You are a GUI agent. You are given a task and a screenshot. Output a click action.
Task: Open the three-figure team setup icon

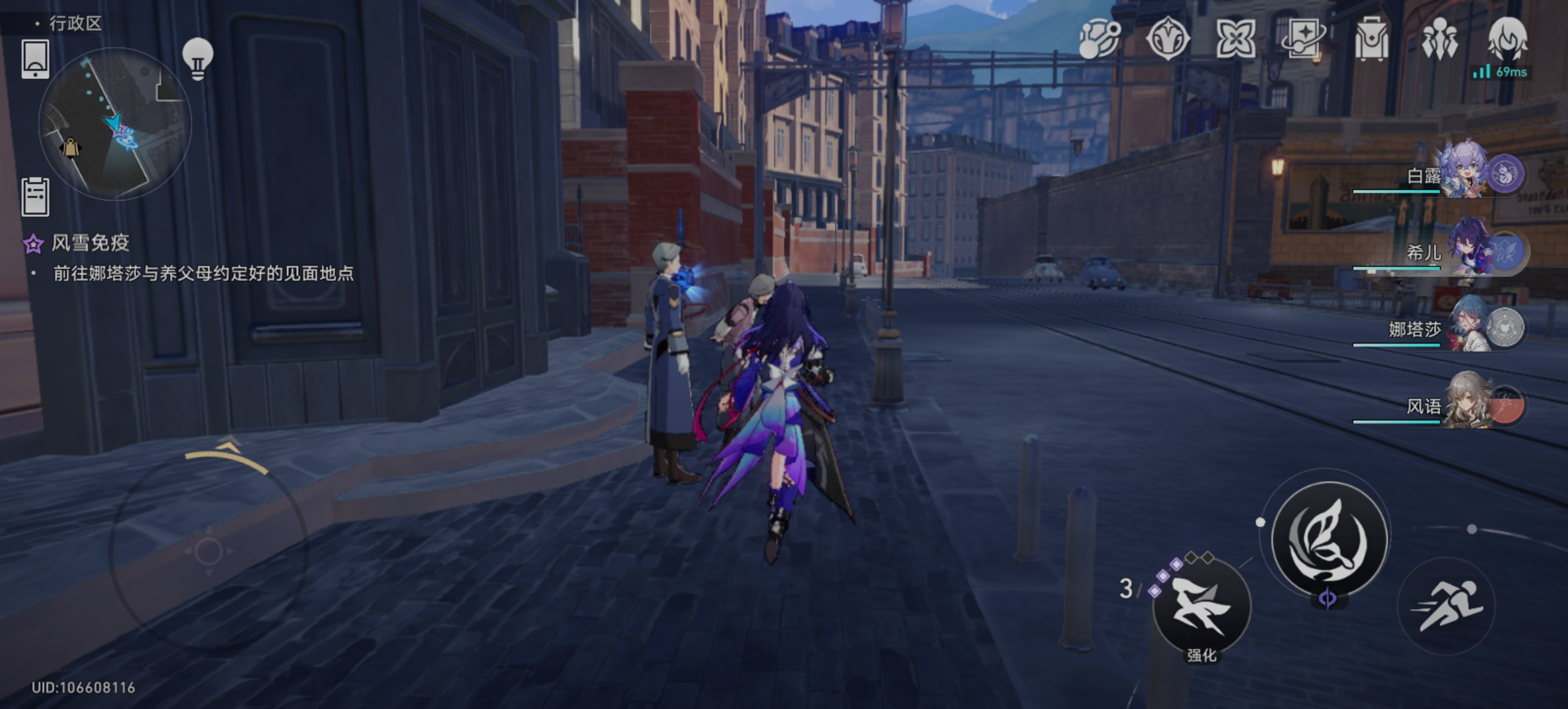click(1439, 39)
